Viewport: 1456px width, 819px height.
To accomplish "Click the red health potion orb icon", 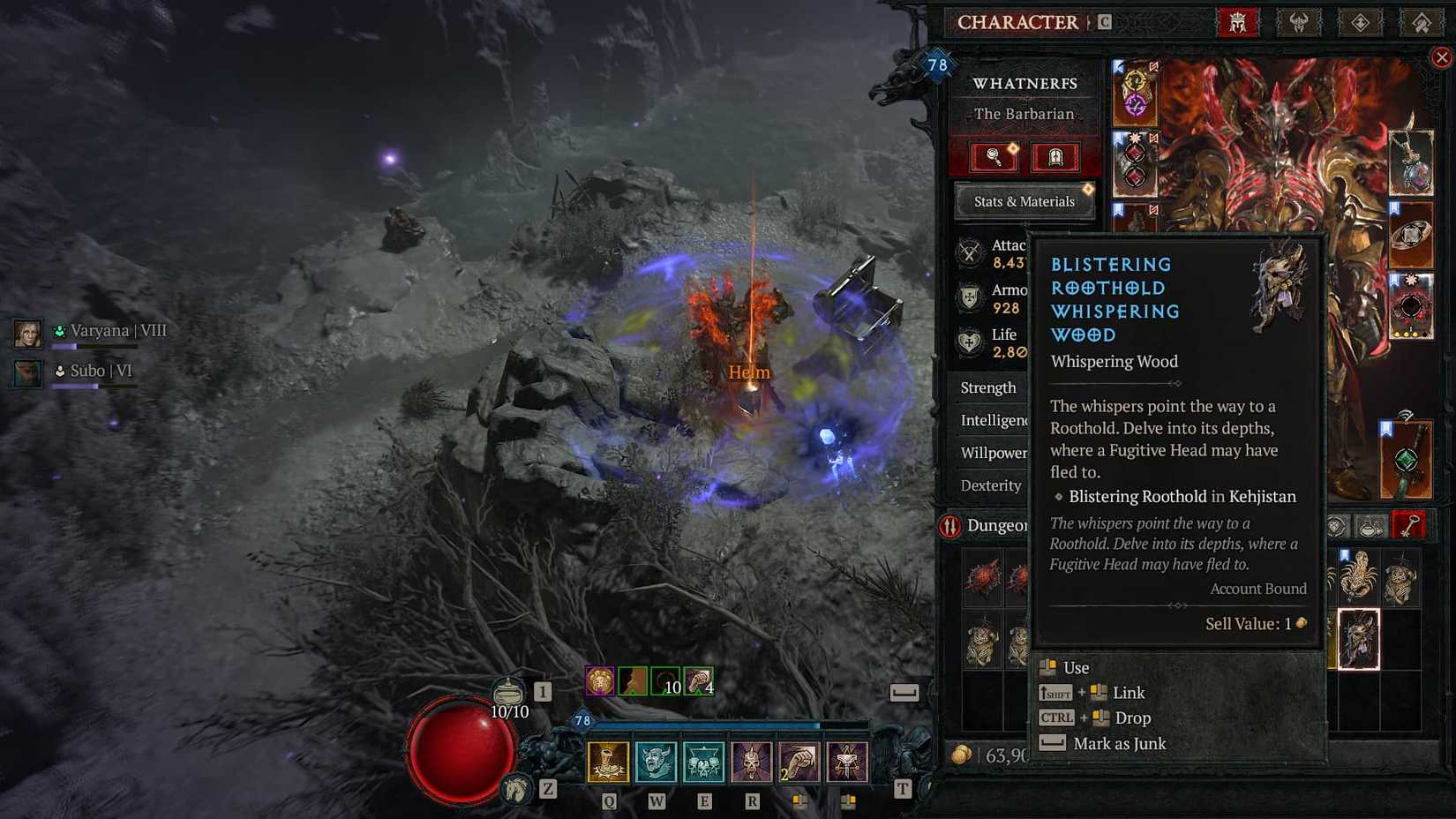I will click(x=459, y=750).
